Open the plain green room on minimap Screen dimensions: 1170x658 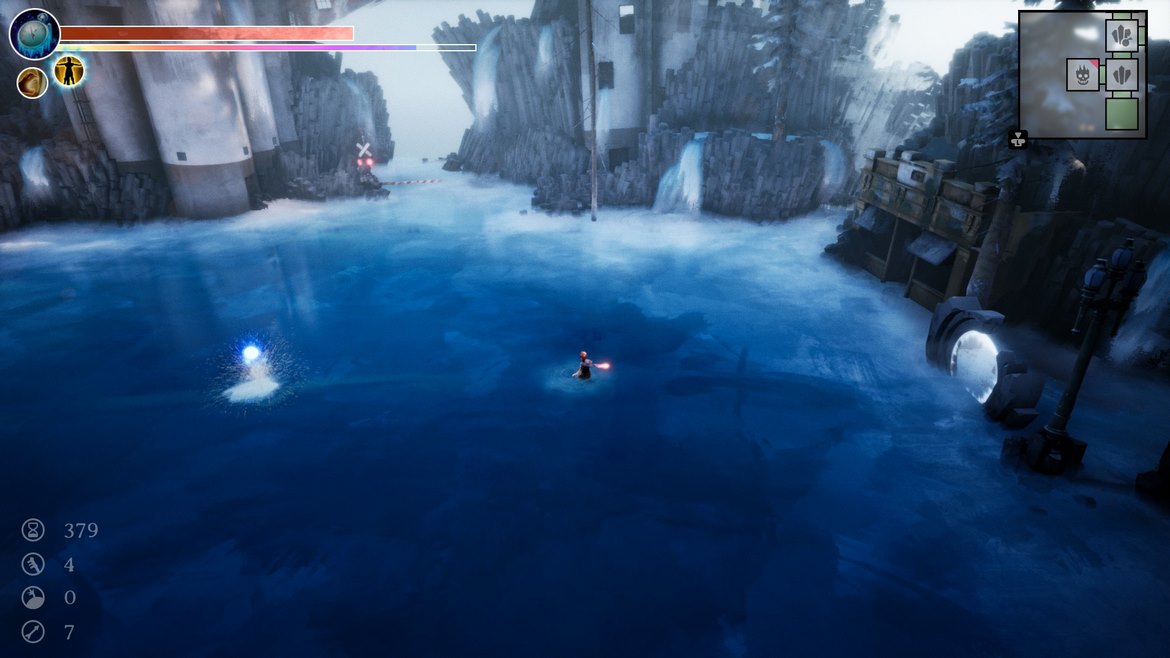[x=1123, y=113]
